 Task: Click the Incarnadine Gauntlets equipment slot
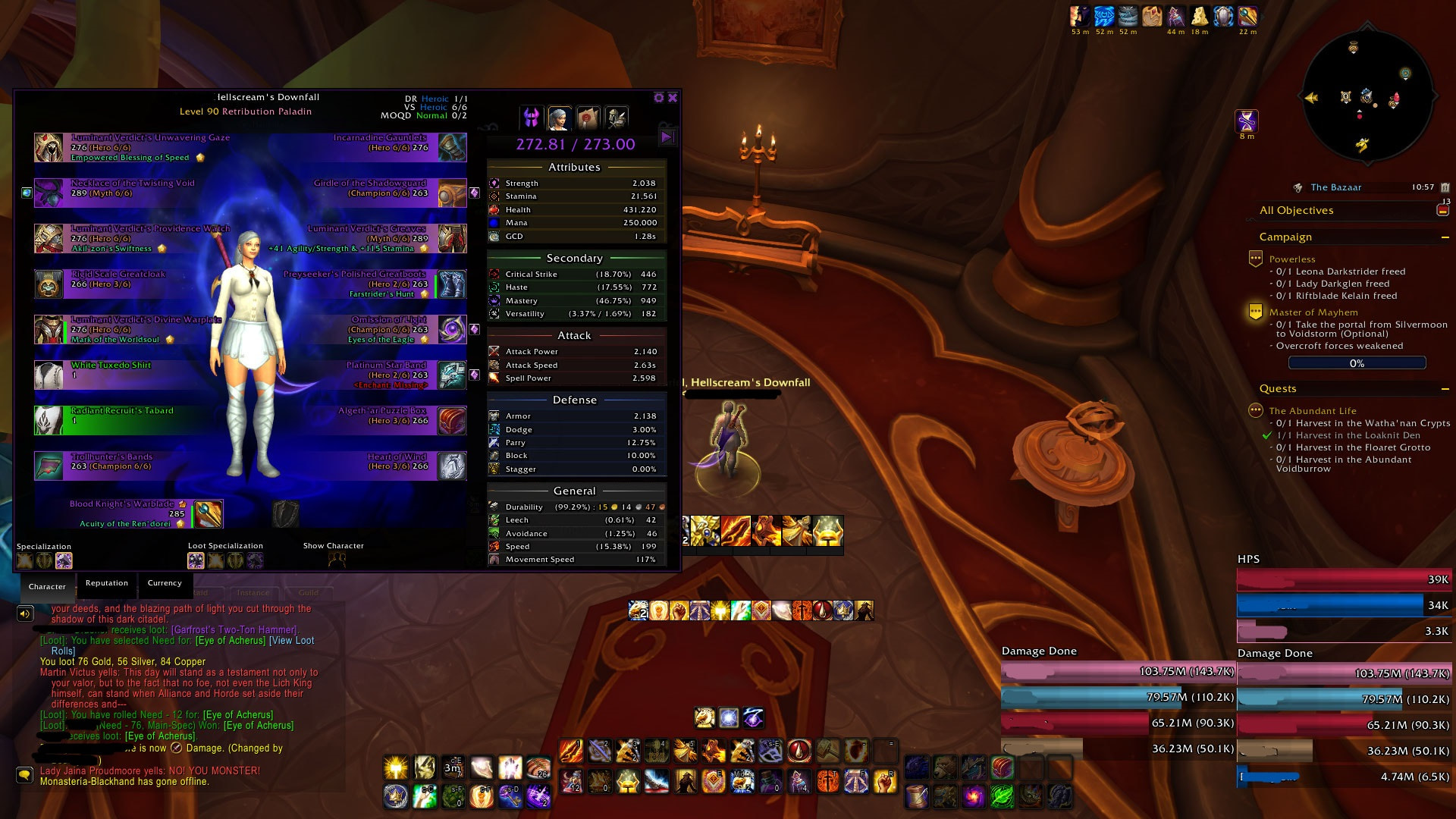point(452,147)
